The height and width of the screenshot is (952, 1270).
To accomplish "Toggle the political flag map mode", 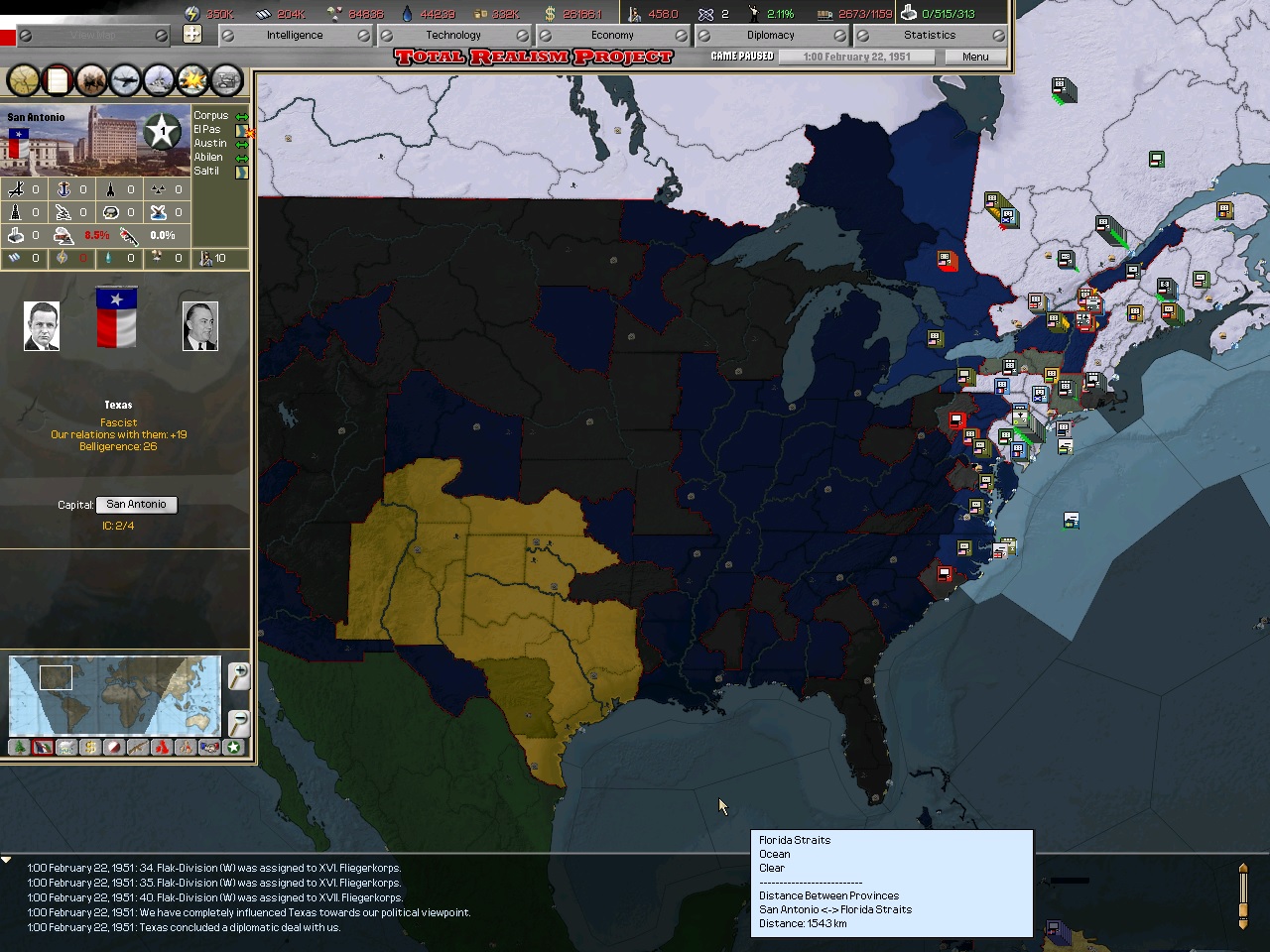I will 43,747.
